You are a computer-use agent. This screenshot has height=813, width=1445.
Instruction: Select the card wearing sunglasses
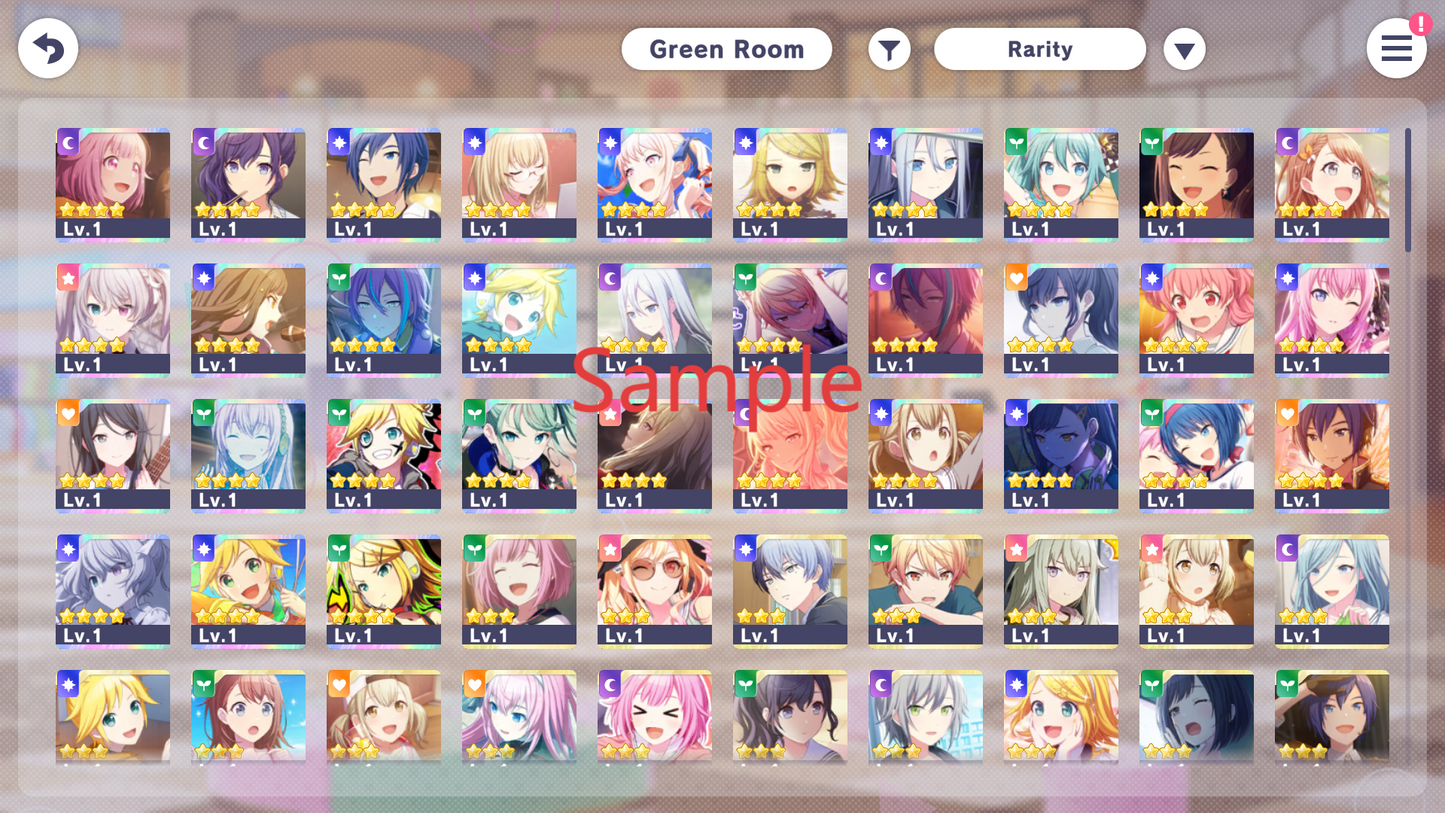[654, 592]
